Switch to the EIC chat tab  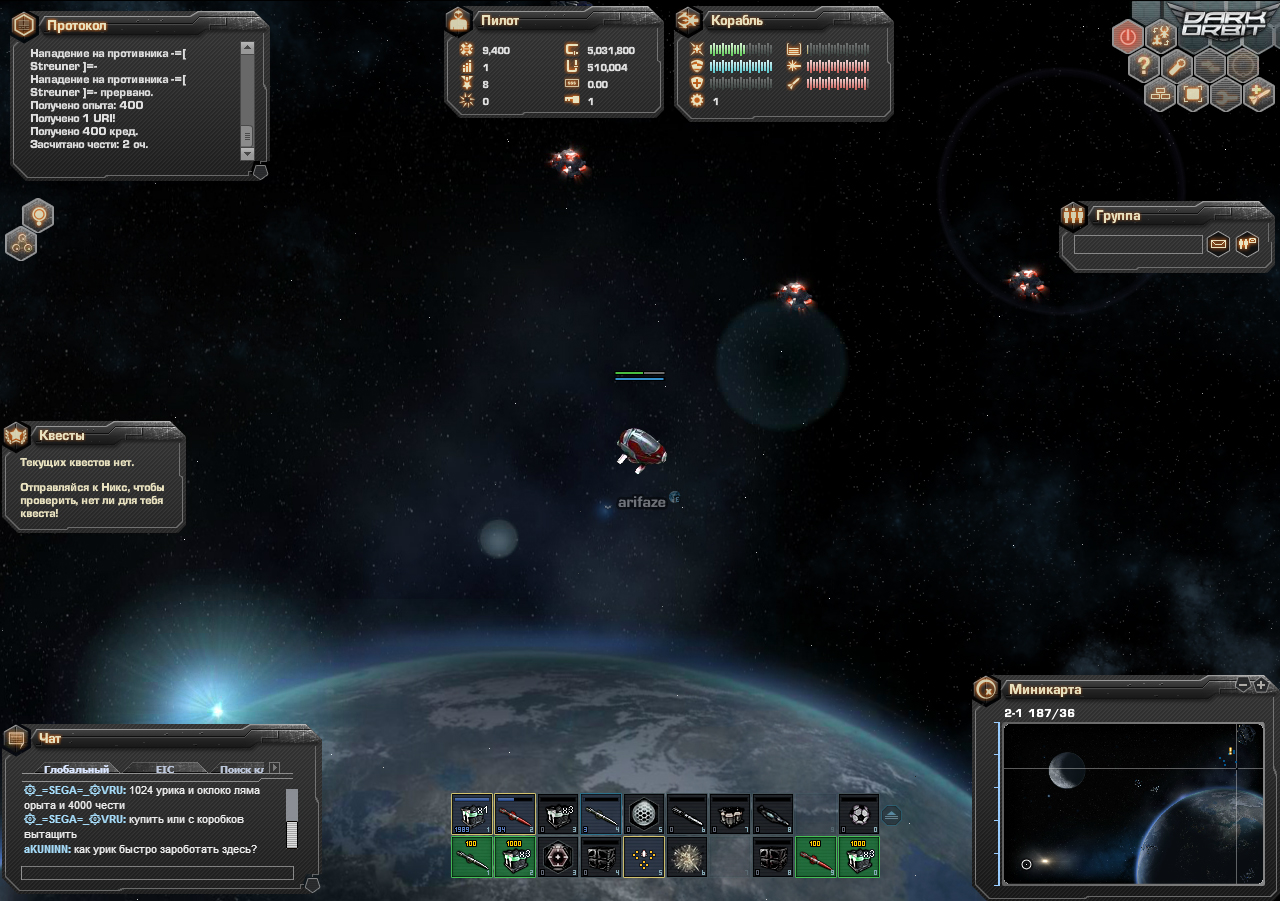(165, 769)
